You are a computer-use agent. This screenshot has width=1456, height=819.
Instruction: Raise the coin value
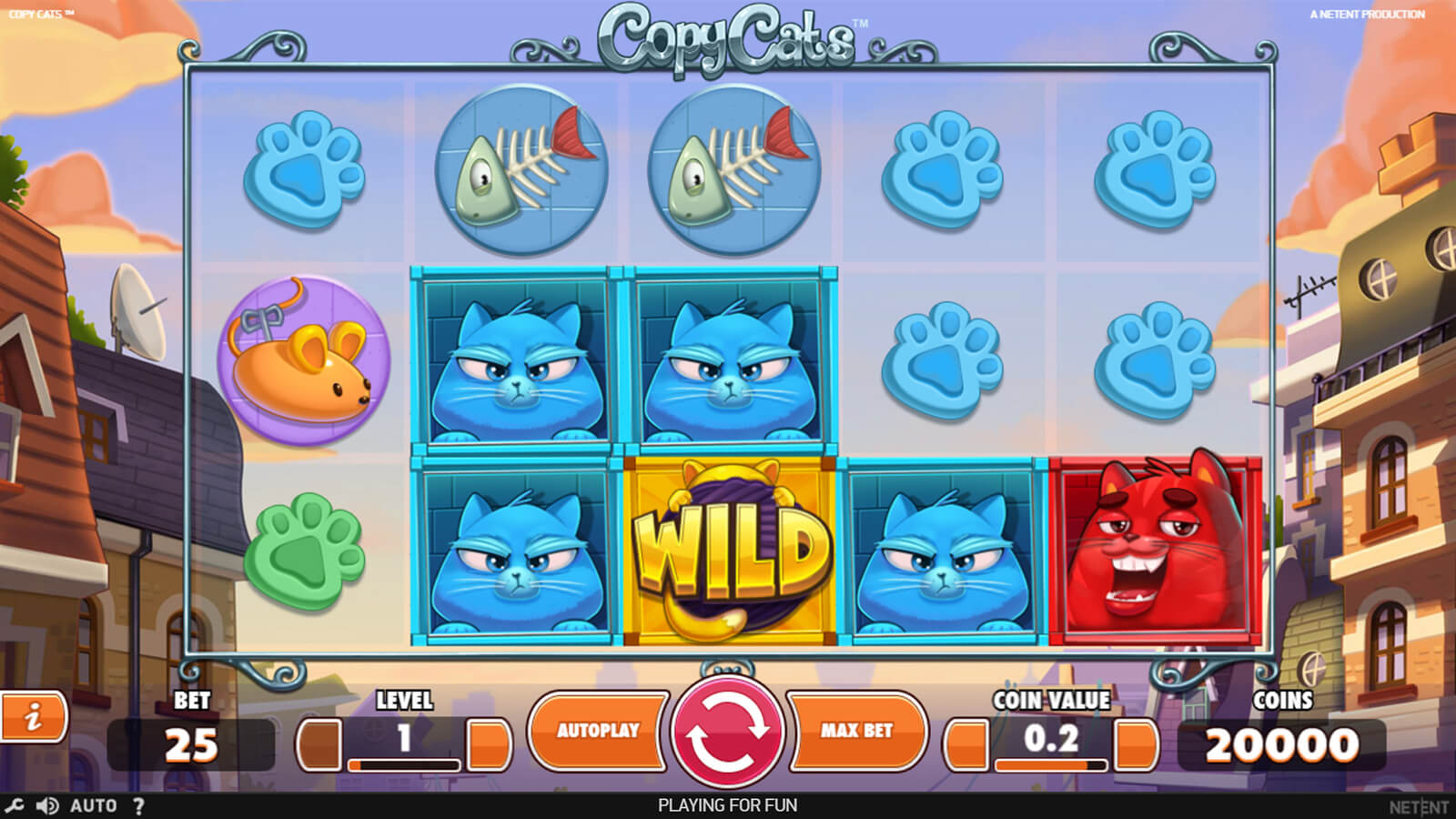pyautogui.click(x=1136, y=744)
